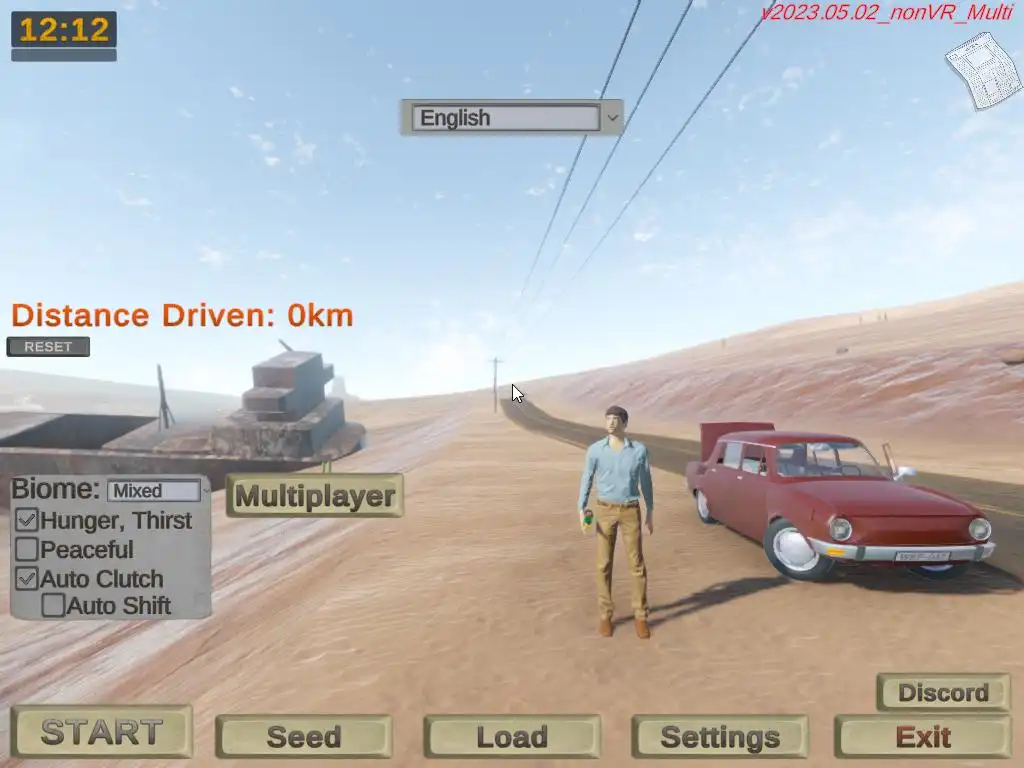Load a saved game

coord(512,737)
